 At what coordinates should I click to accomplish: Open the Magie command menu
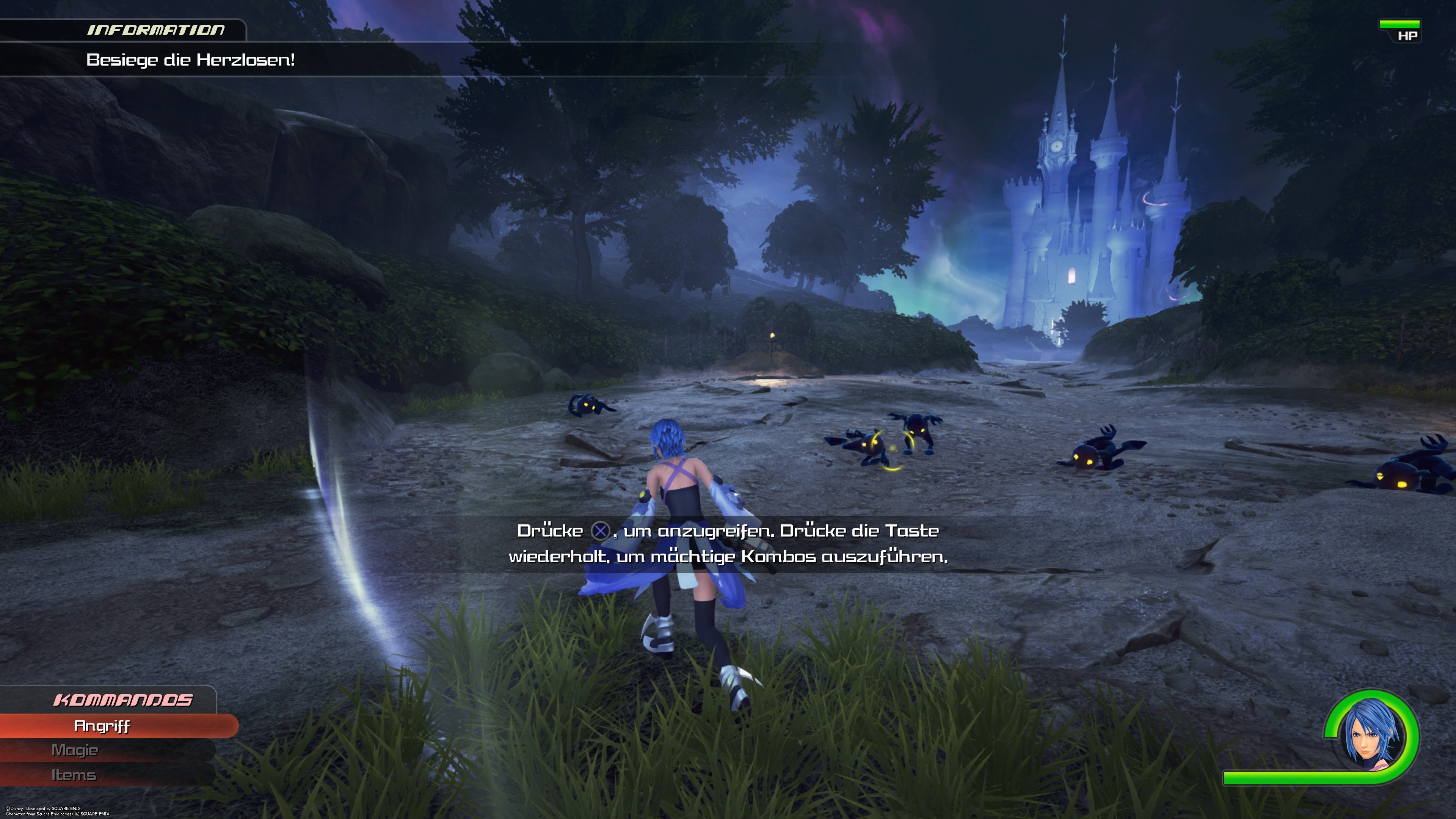[75, 750]
